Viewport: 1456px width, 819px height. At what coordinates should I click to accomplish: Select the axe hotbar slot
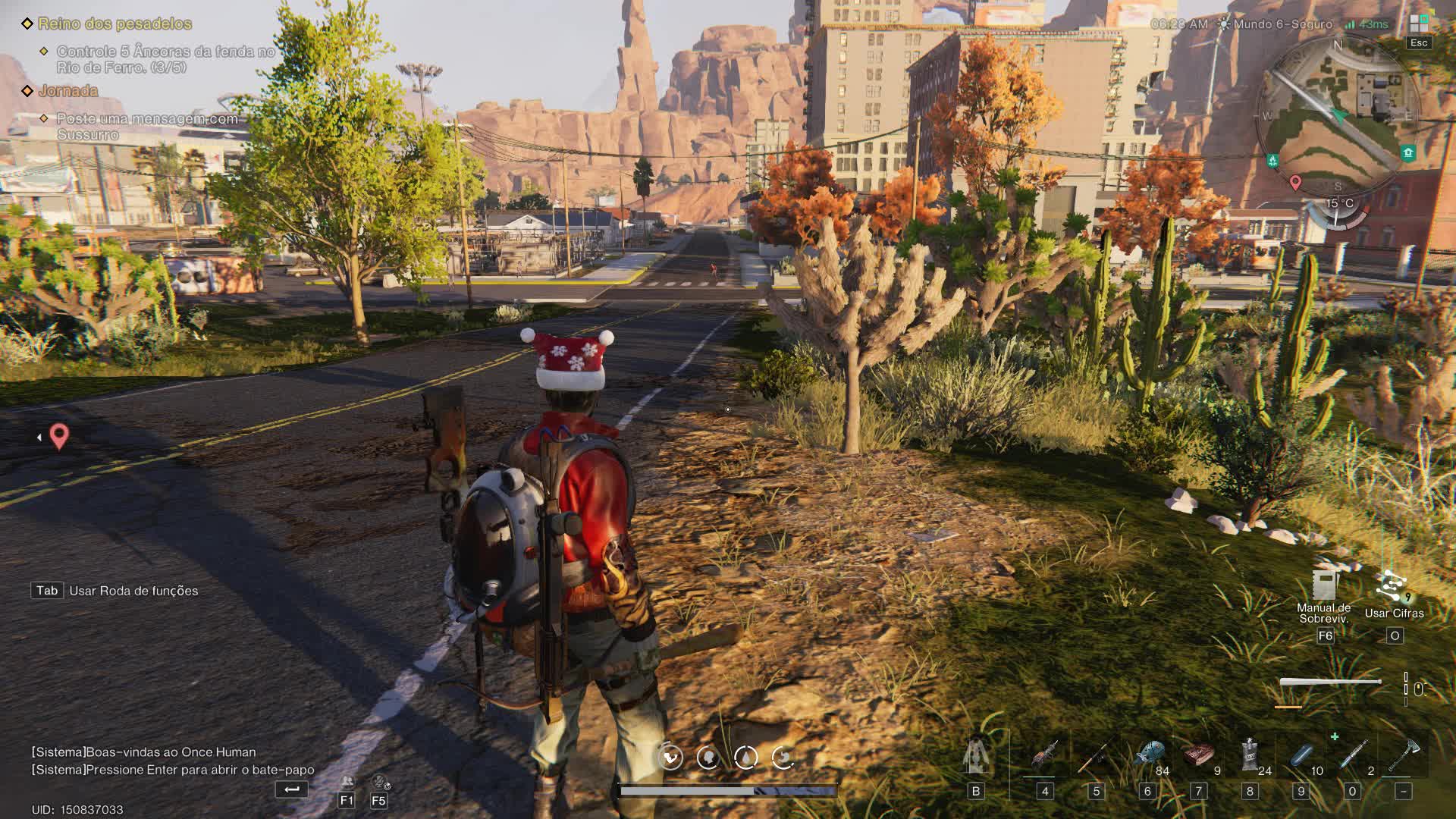click(1403, 757)
